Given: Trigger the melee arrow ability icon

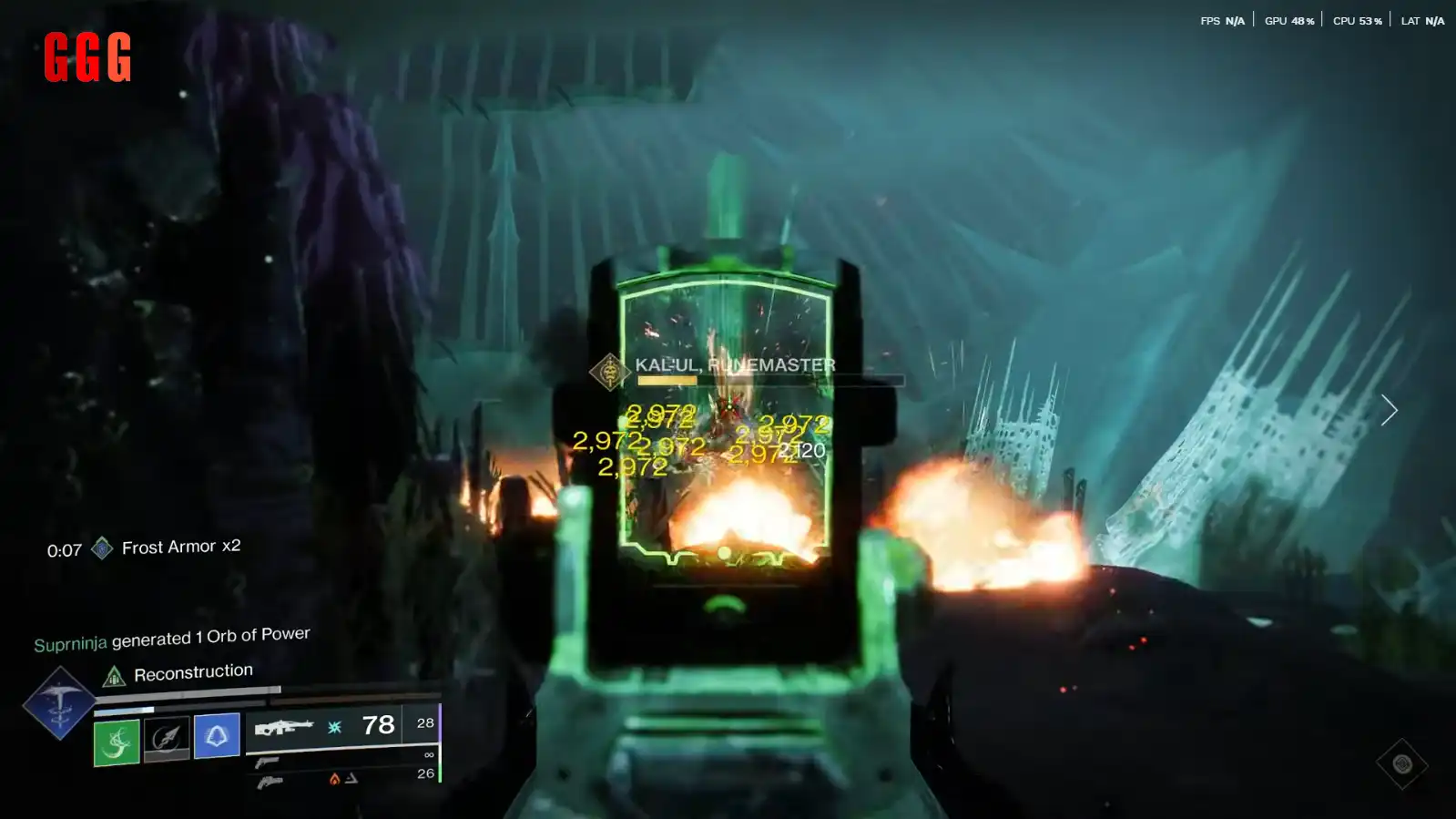Looking at the screenshot, I should [x=167, y=738].
